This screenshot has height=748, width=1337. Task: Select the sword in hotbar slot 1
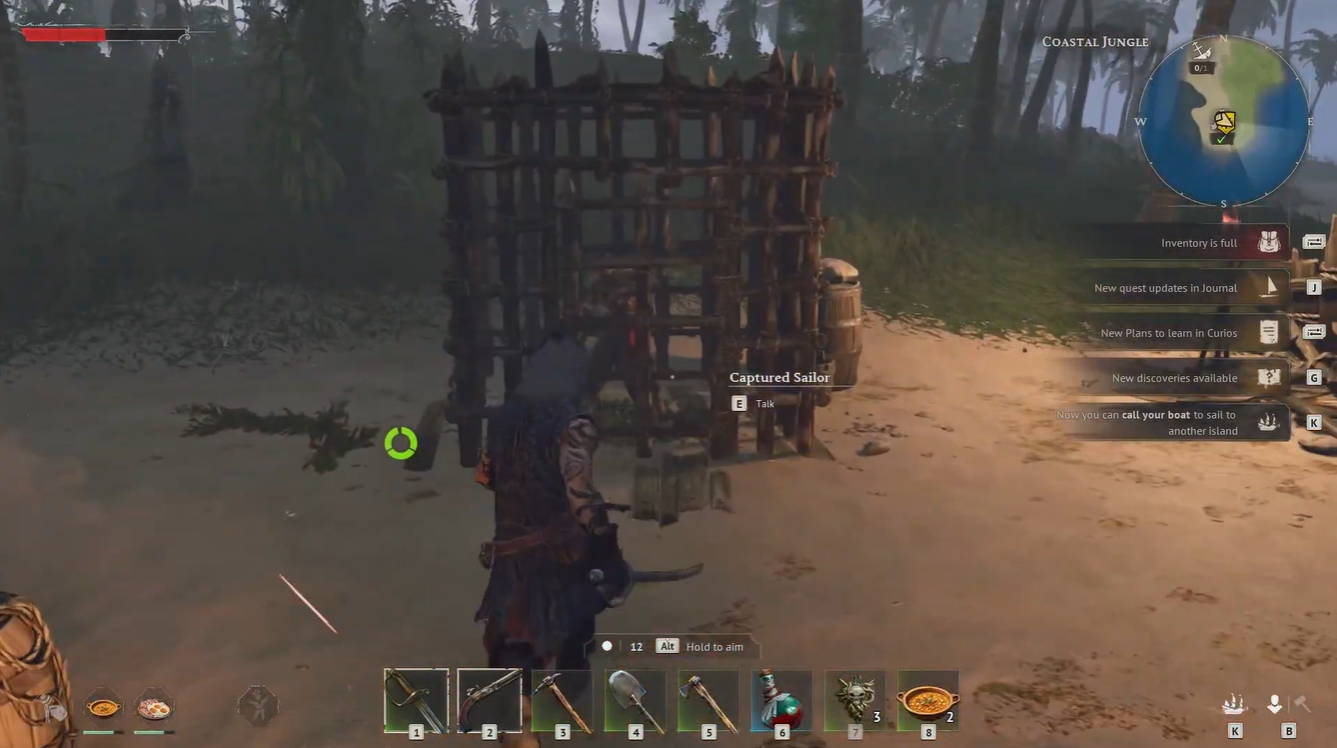(415, 700)
